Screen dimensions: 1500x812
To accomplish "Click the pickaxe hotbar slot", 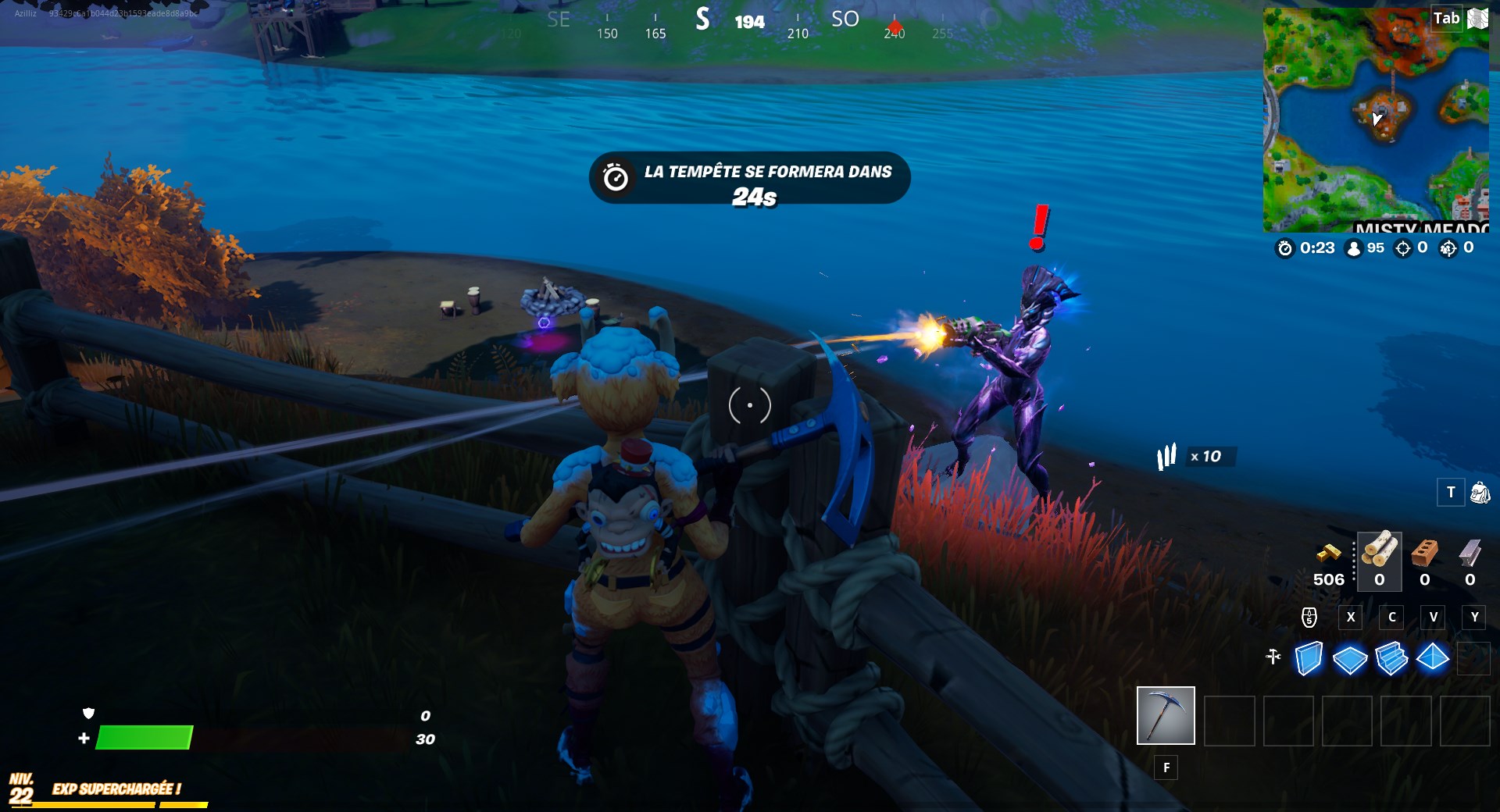I will tap(1166, 715).
